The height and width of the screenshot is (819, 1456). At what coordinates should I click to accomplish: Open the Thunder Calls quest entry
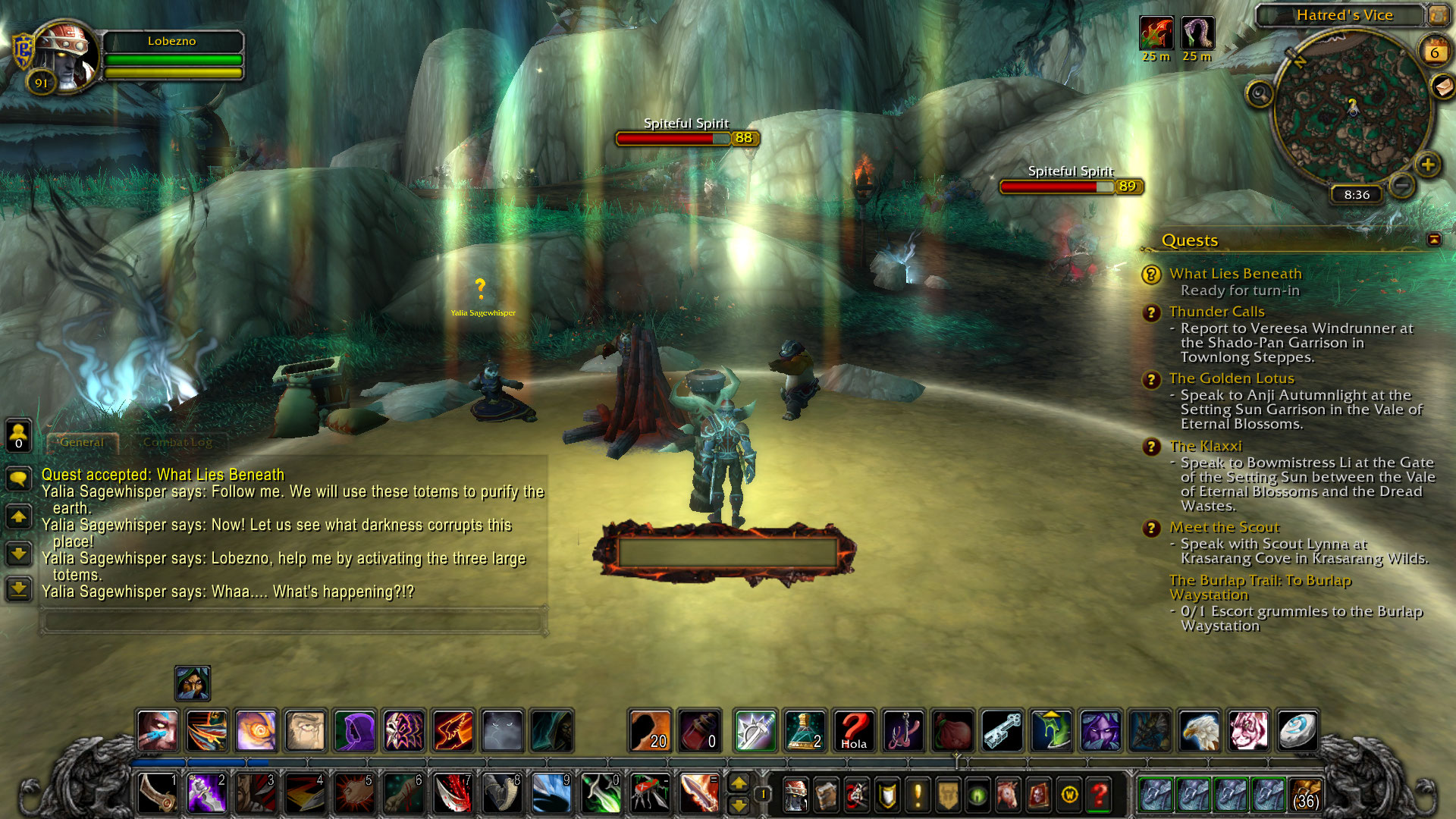tap(1216, 312)
